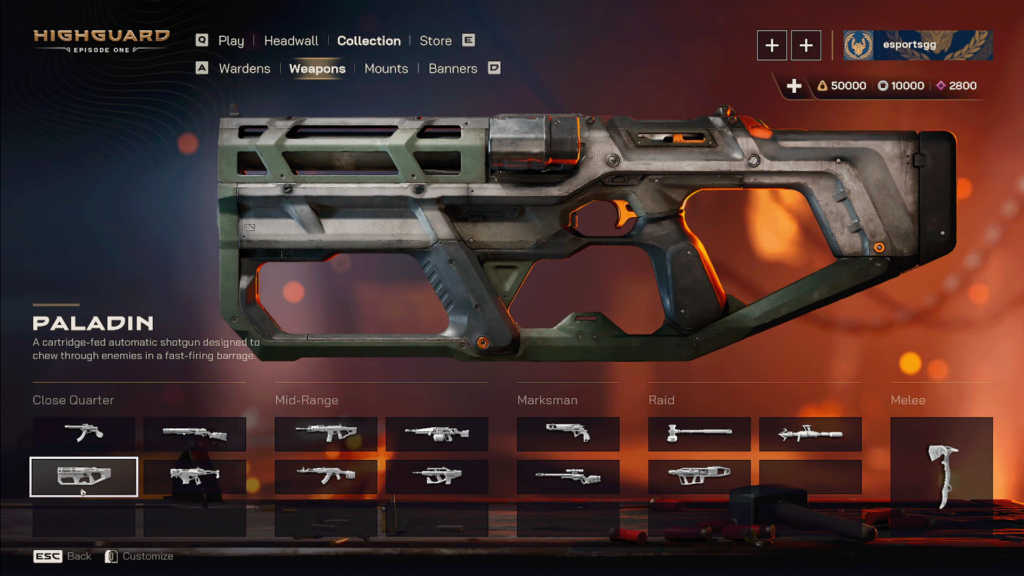The image size is (1024, 576).
Task: Open the esportsgg player banner
Action: point(918,45)
